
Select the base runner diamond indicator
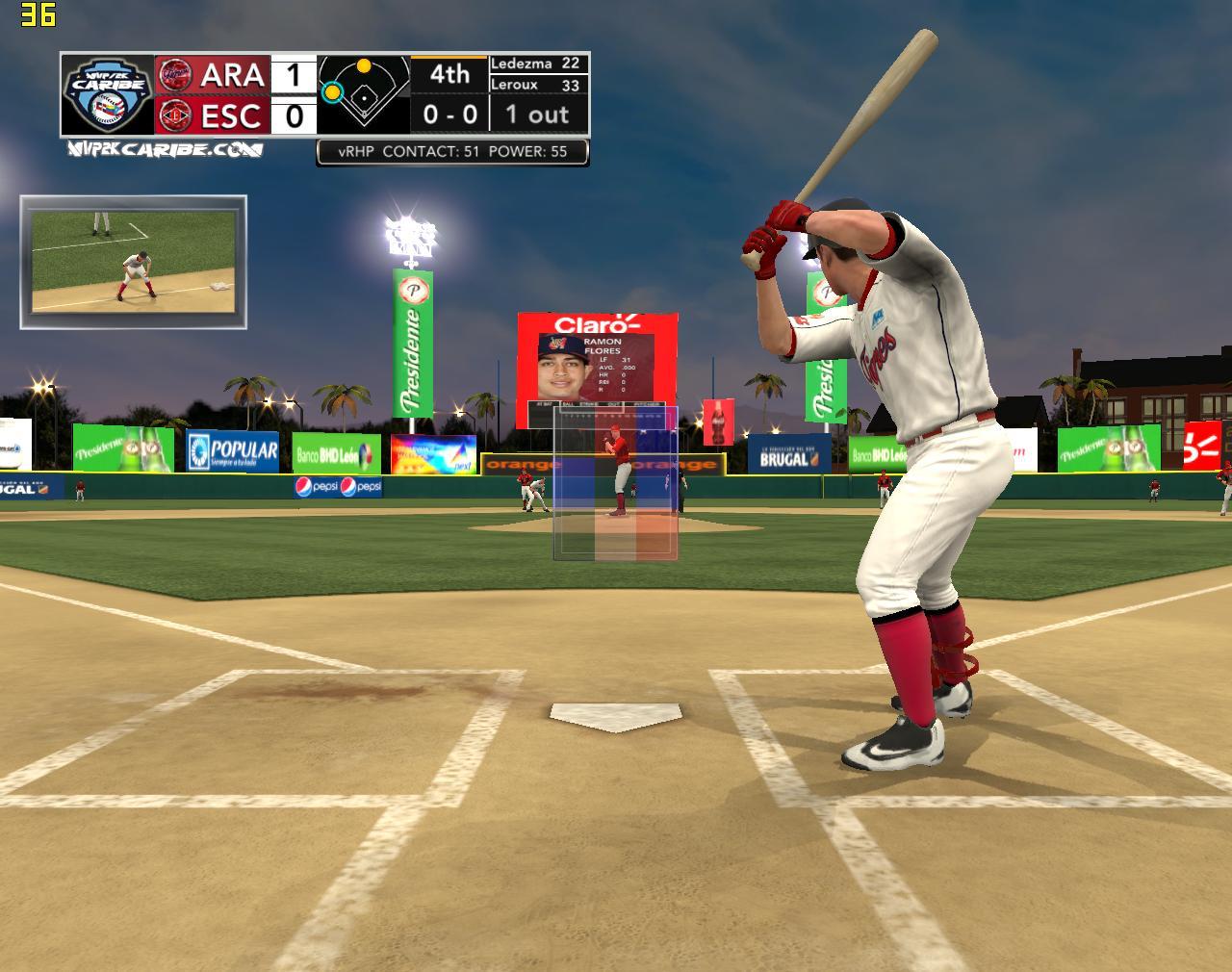pyautogui.click(x=363, y=93)
